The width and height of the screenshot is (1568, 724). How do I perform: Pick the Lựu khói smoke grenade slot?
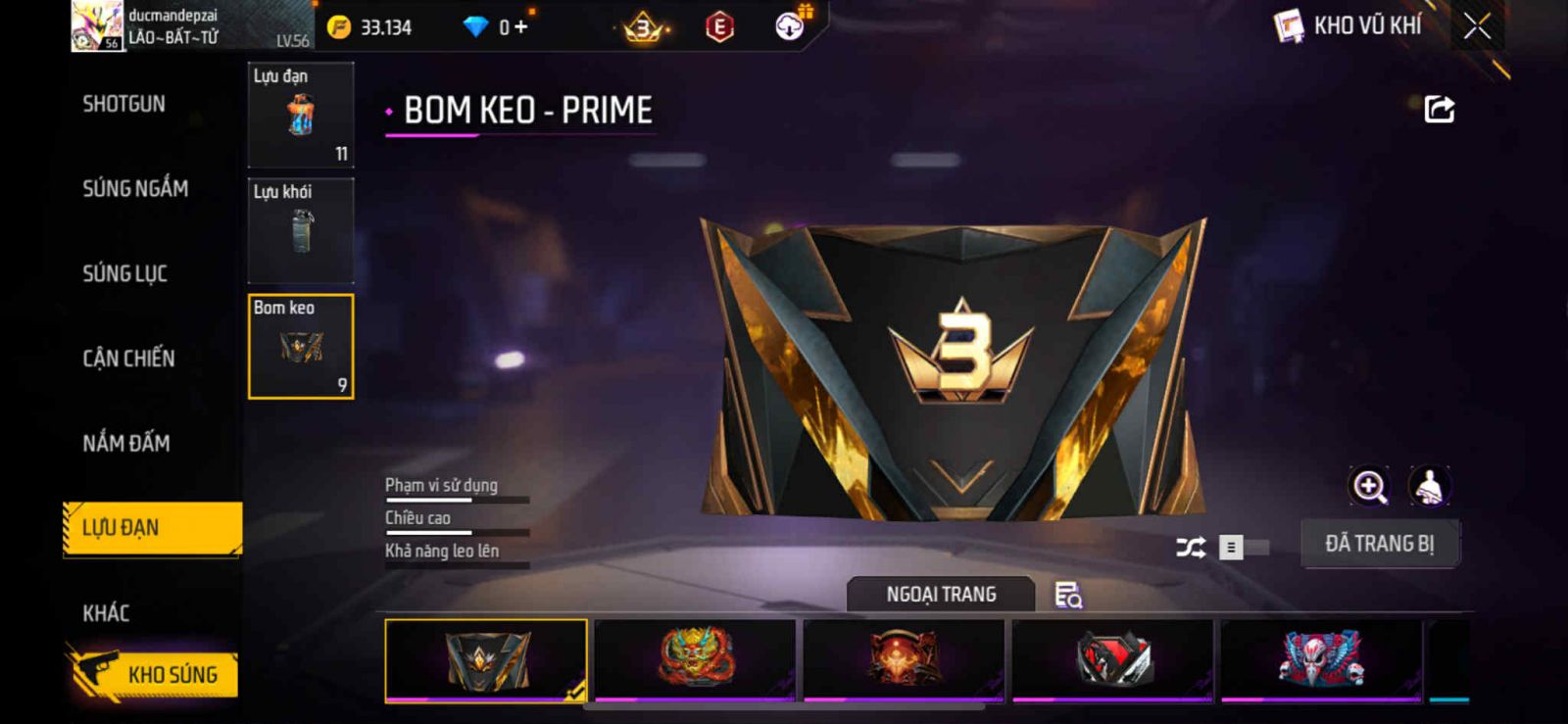[x=301, y=231]
